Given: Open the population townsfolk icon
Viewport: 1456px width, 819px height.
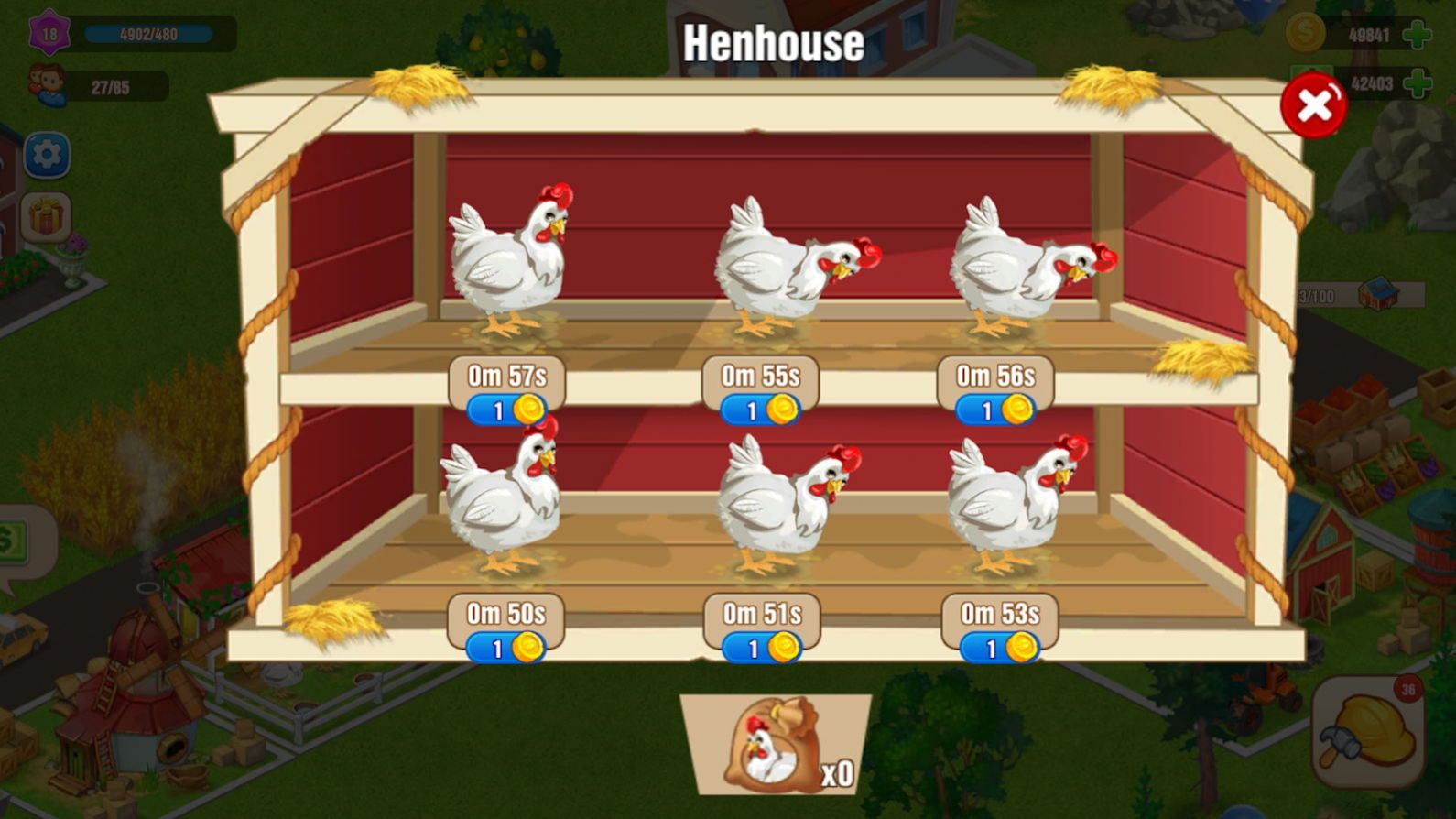Looking at the screenshot, I should pyautogui.click(x=48, y=85).
